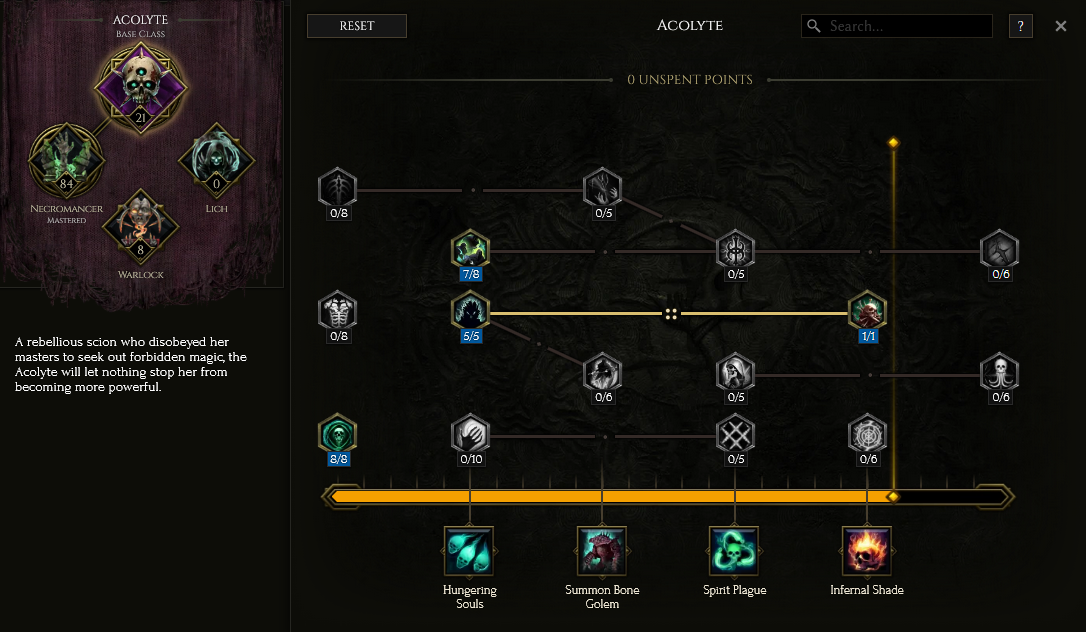Type in the passive Search field
Viewport: 1086px width, 632px height.
tap(905, 26)
